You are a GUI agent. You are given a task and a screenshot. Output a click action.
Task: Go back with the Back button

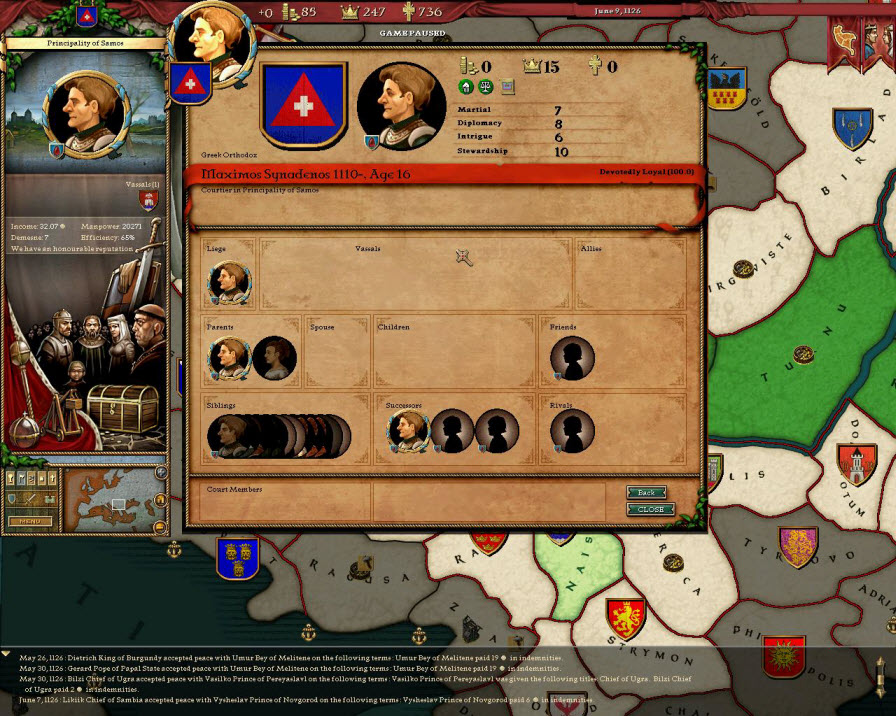pos(646,492)
